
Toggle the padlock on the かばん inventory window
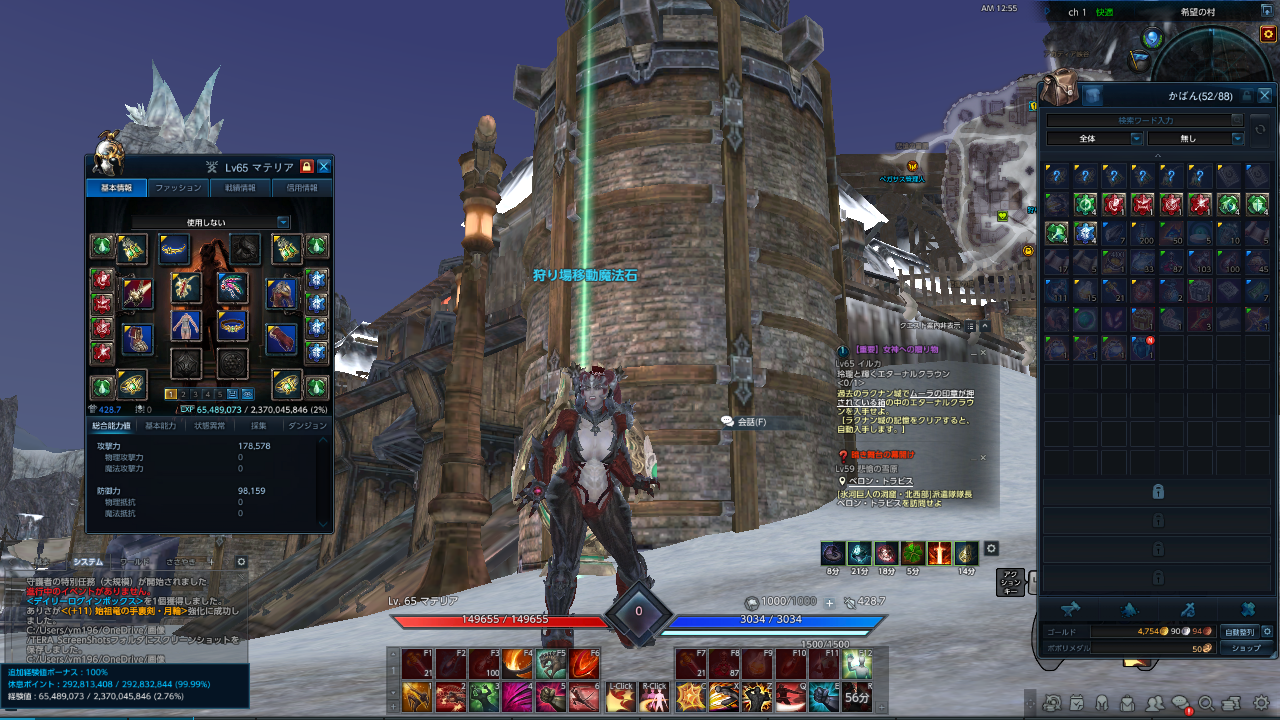(x=1248, y=96)
